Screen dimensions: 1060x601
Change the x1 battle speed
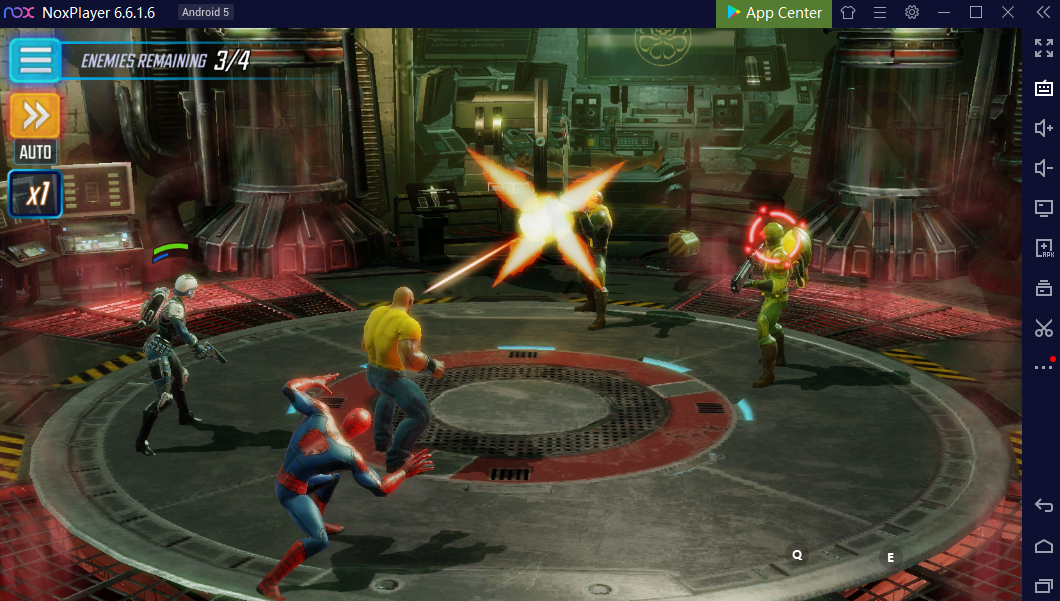36,194
